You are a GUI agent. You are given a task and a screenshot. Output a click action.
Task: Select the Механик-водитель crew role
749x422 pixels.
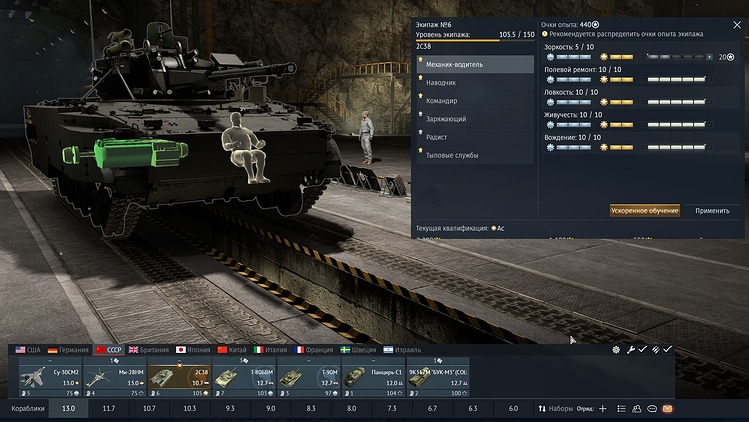(475, 64)
